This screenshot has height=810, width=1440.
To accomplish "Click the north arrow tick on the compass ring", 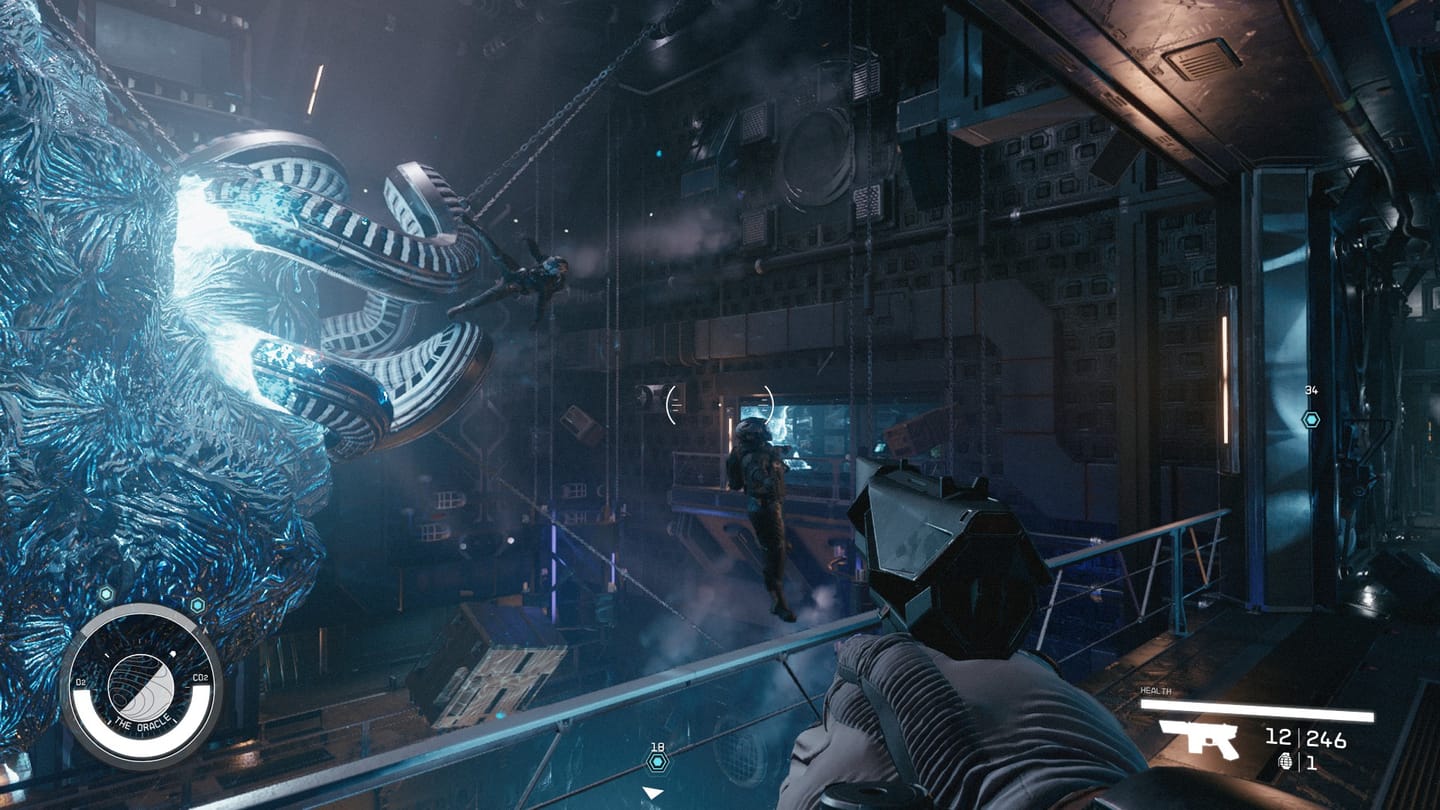I will tap(205, 630).
